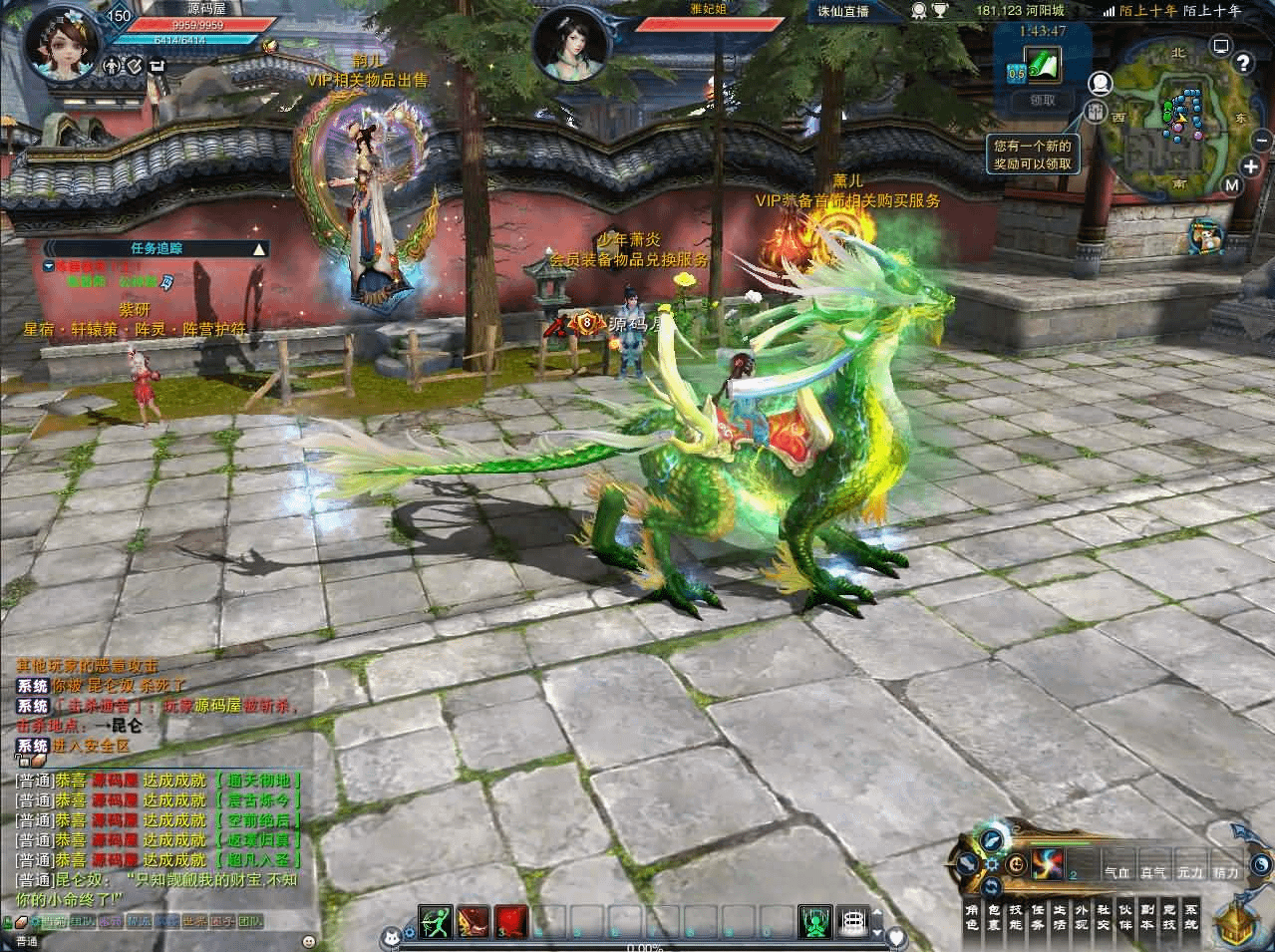
Task: Click the 领取 reward claim button
Action: [x=1042, y=100]
